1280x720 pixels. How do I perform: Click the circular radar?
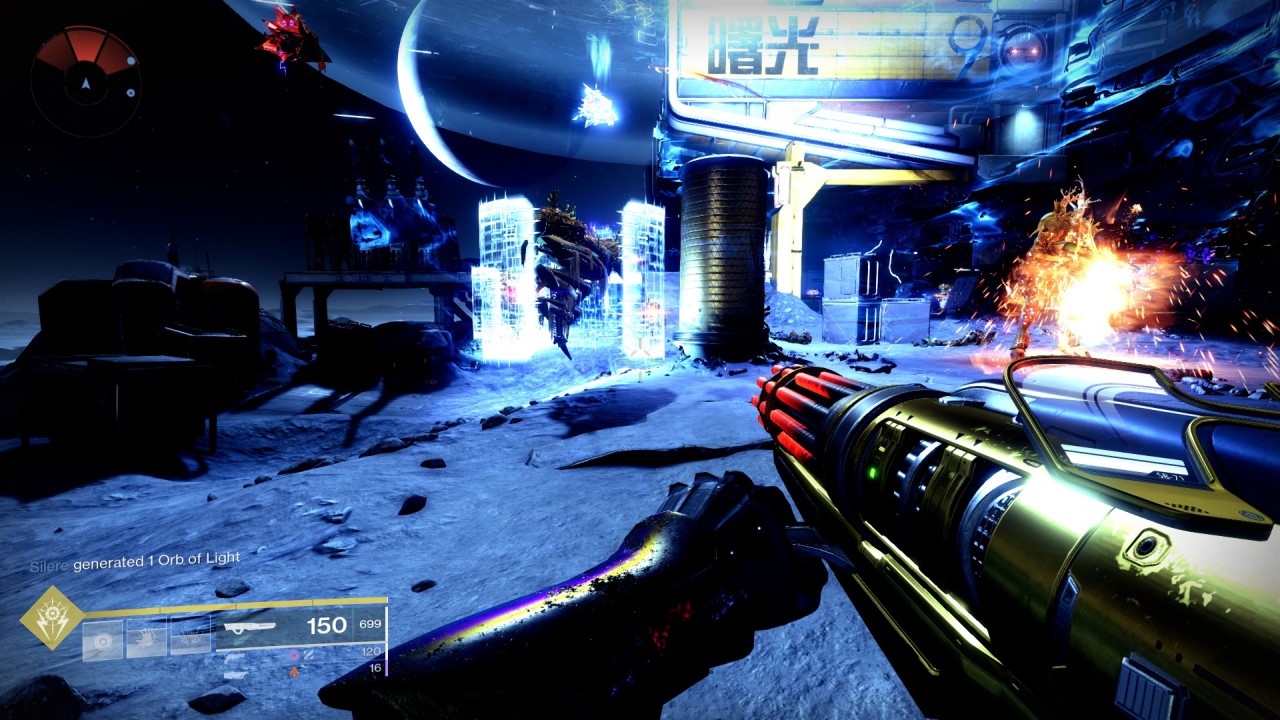click(x=85, y=82)
